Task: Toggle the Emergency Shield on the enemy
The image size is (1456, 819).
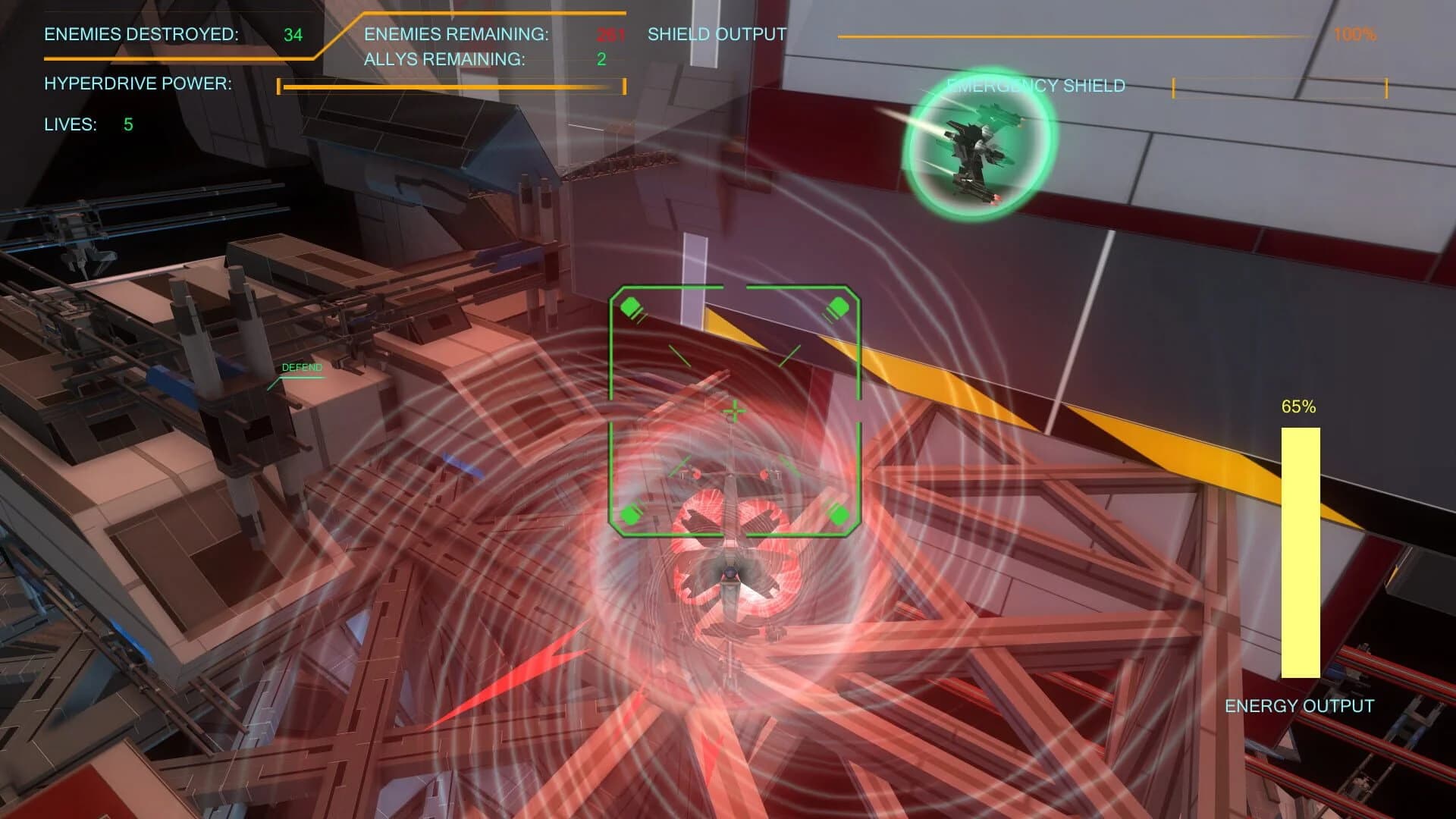Action: click(x=1035, y=86)
